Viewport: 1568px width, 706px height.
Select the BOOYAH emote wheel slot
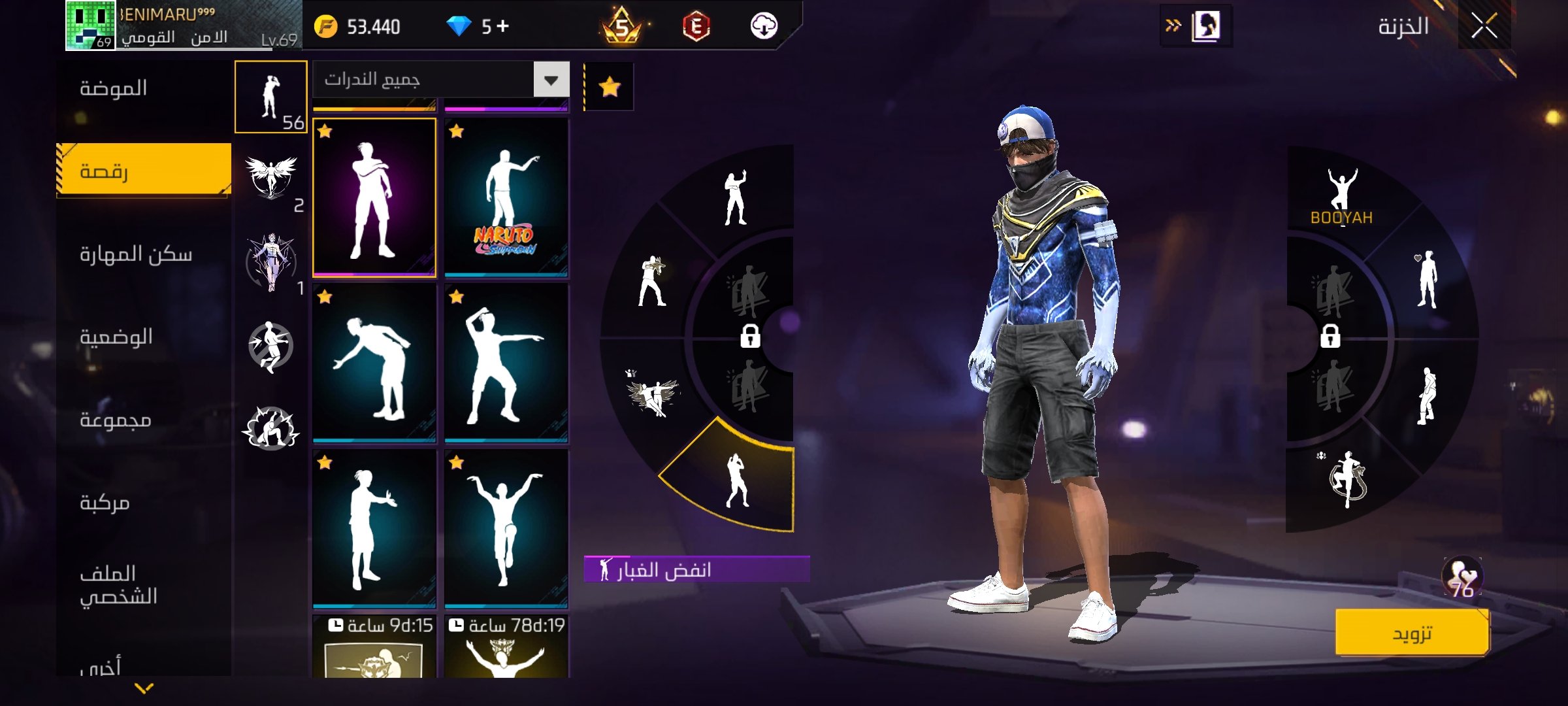tap(1342, 196)
